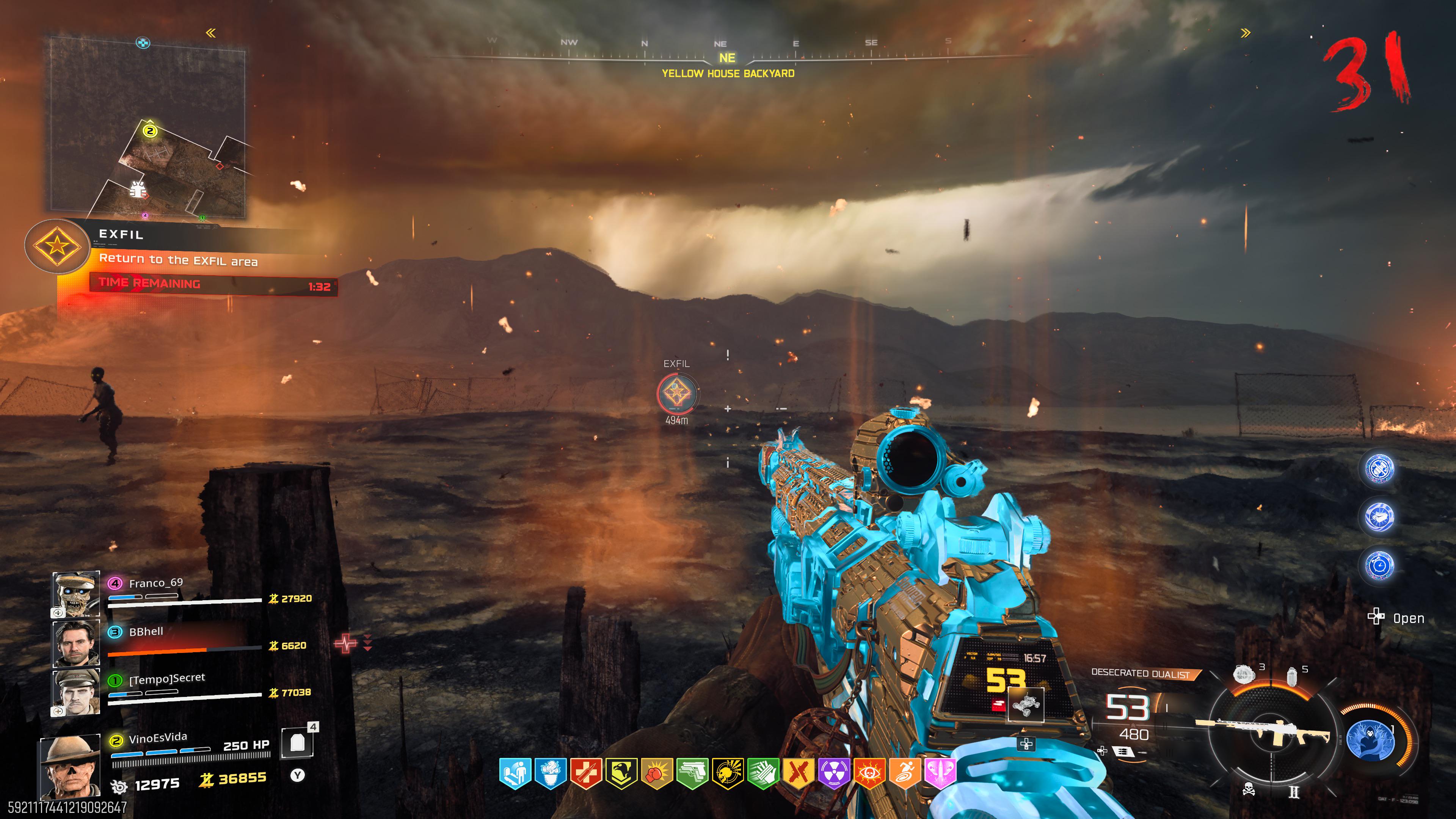Select the green double pistol perk
The height and width of the screenshot is (819, 1456).
click(x=692, y=773)
